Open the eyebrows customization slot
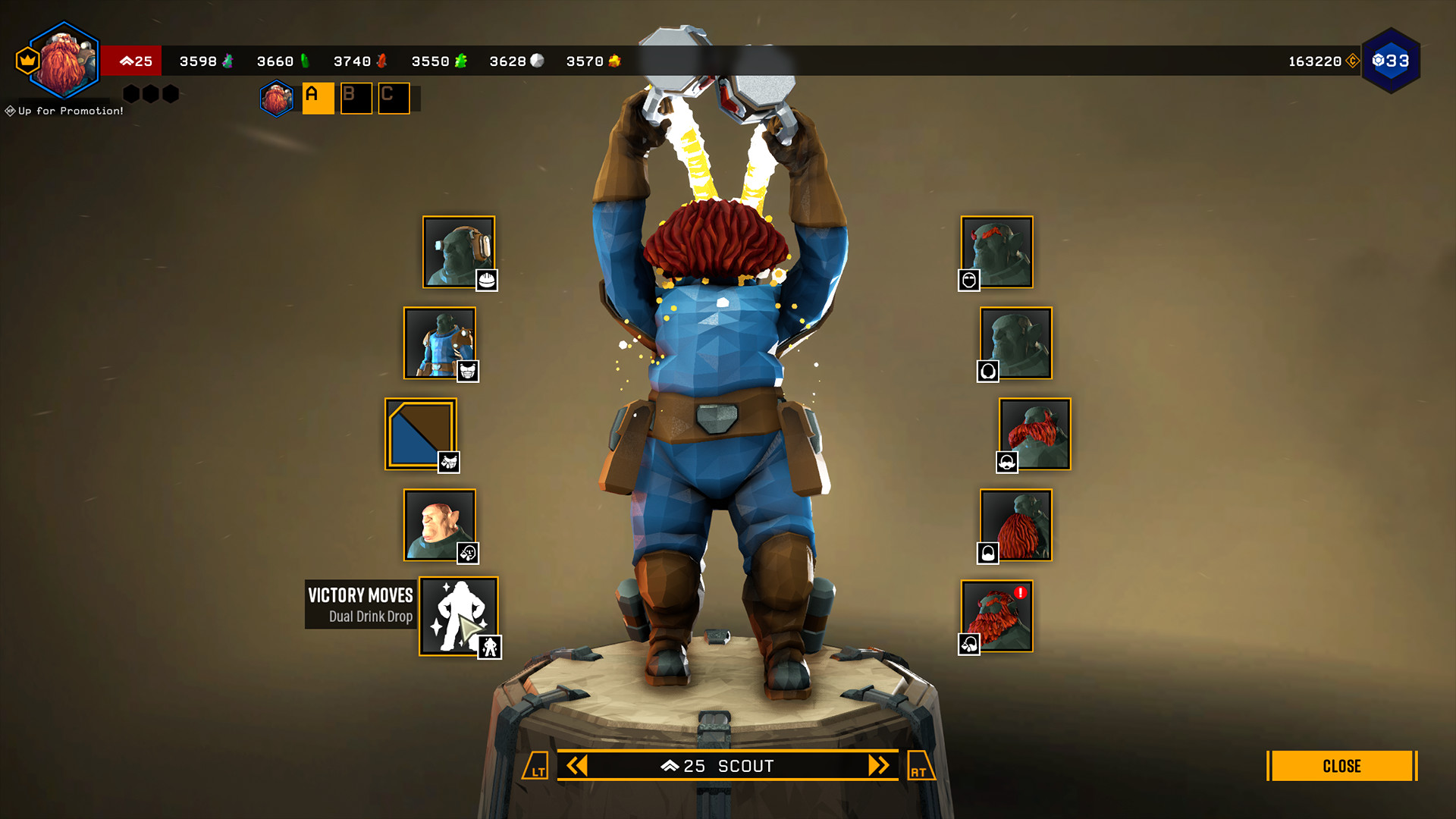The image size is (1456, 819). click(997, 250)
